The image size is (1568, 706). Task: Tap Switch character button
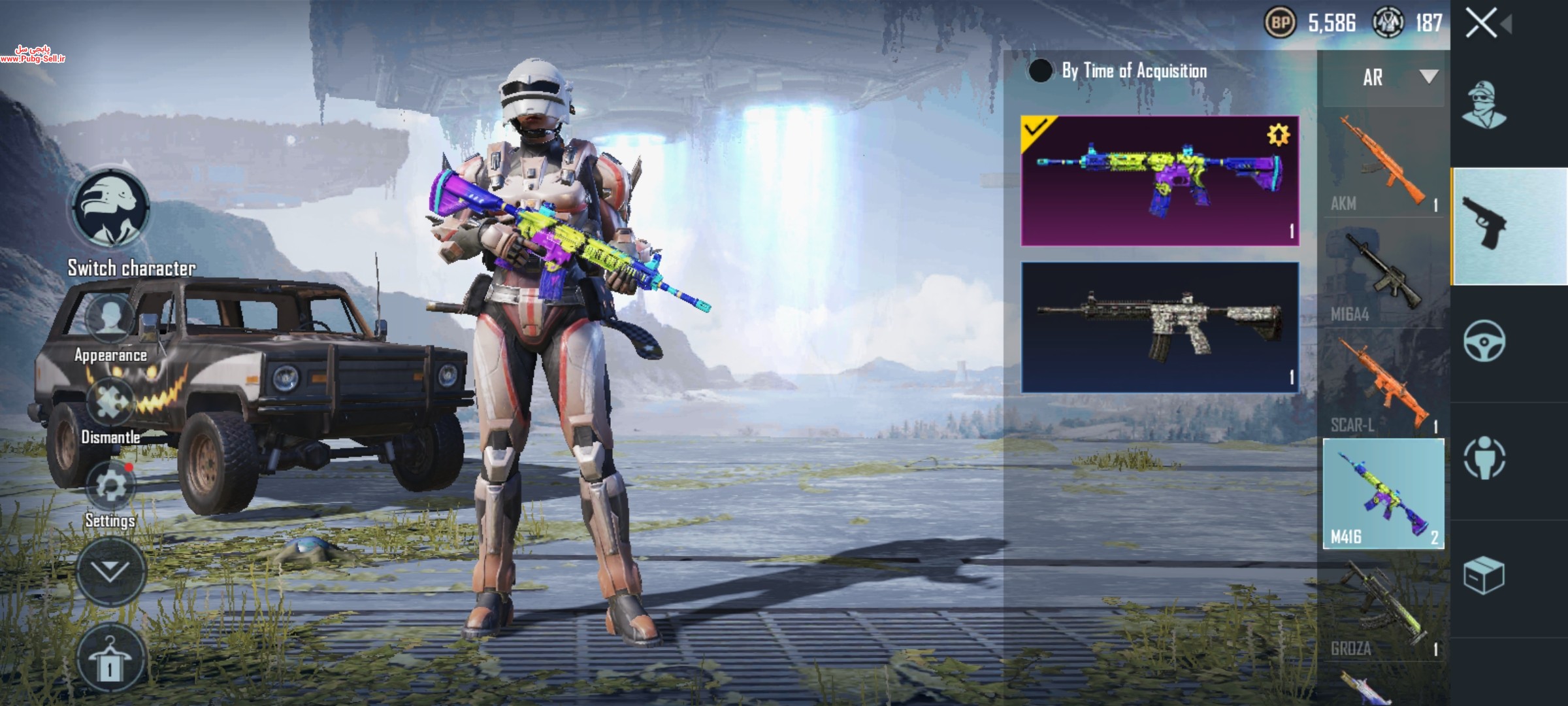[x=110, y=209]
